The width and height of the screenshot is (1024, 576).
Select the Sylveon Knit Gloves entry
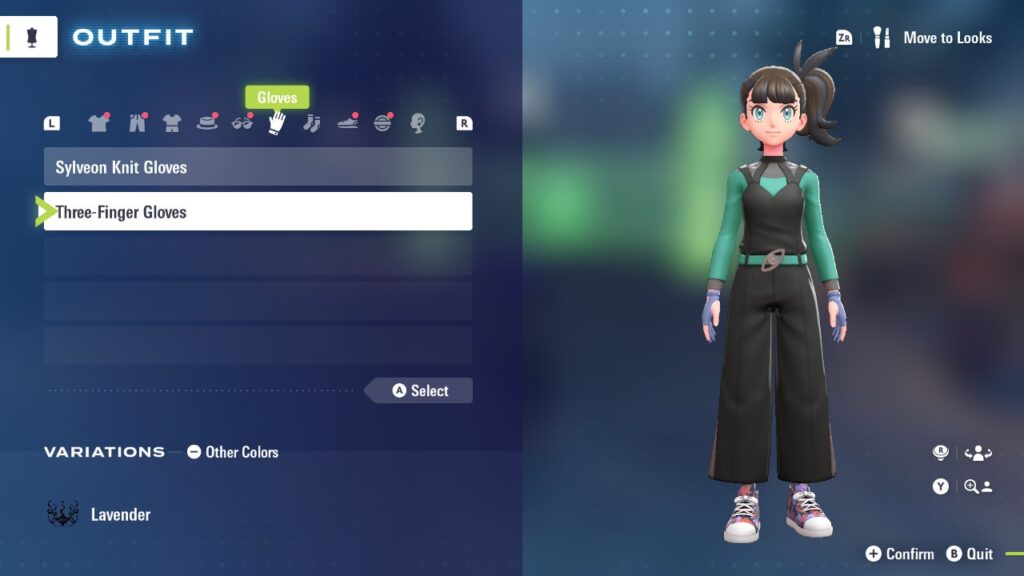point(257,167)
